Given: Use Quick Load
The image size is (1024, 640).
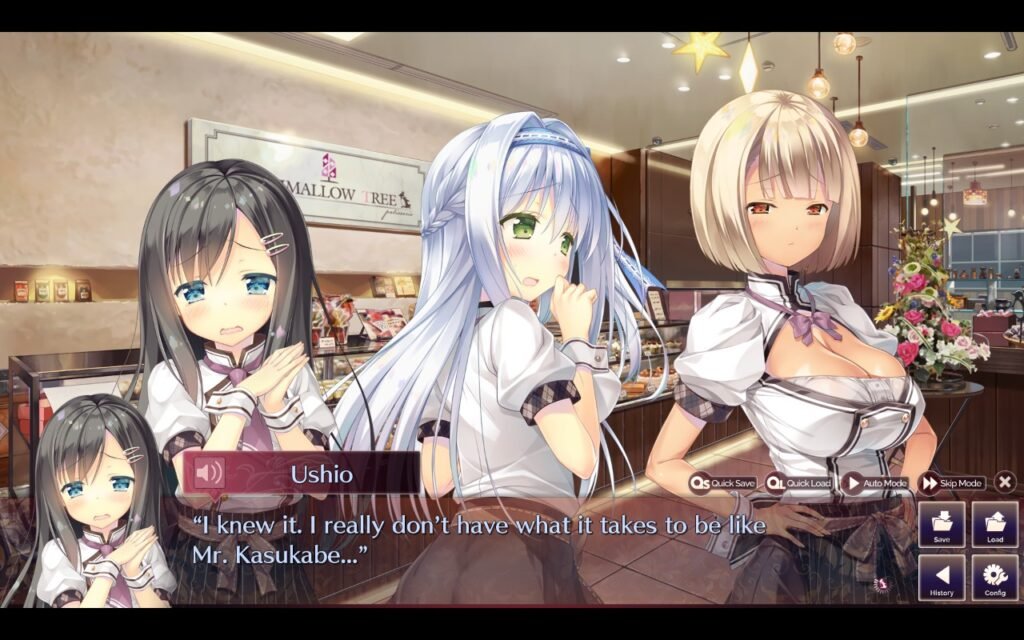Looking at the screenshot, I should [x=799, y=483].
